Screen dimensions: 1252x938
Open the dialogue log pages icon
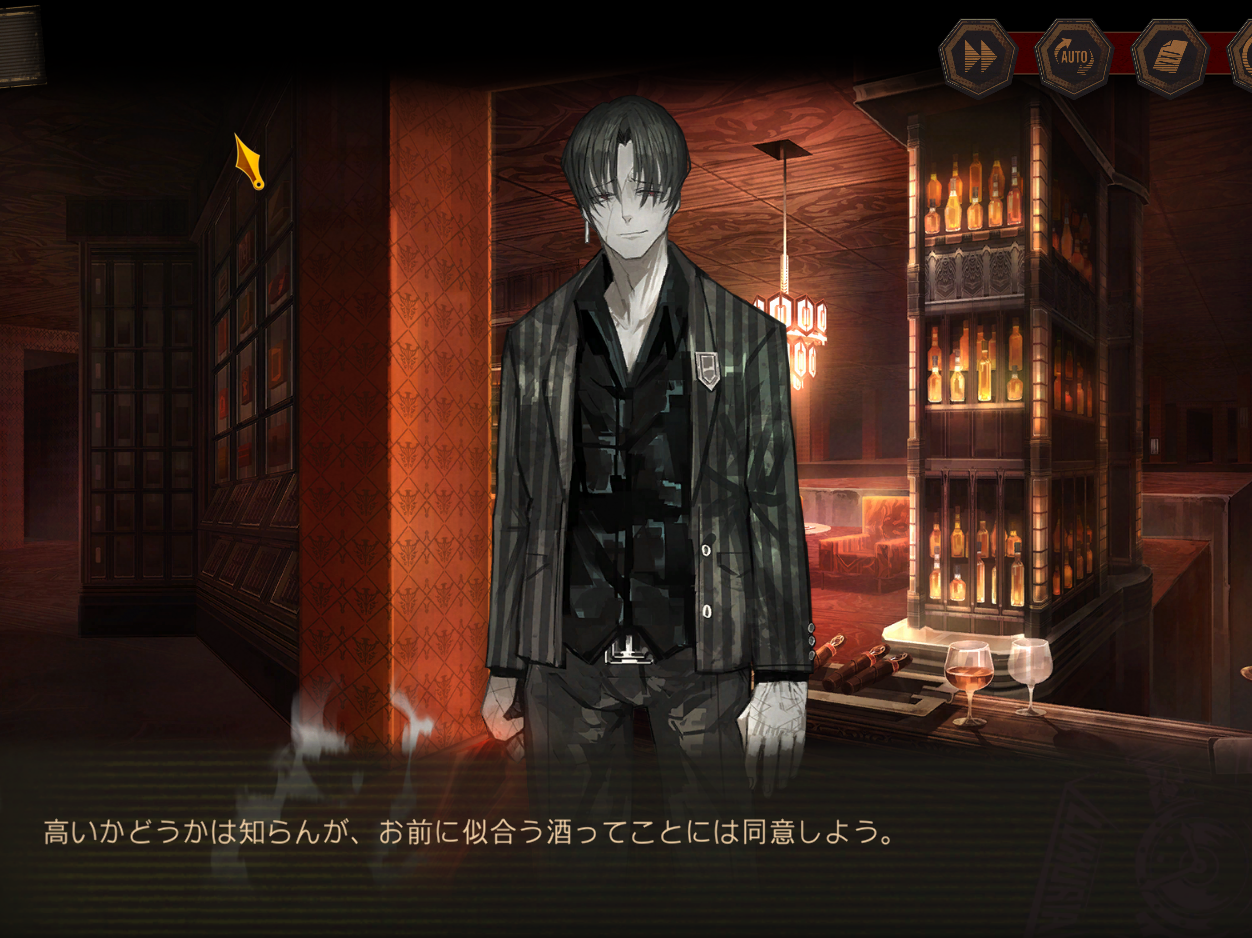click(1170, 58)
